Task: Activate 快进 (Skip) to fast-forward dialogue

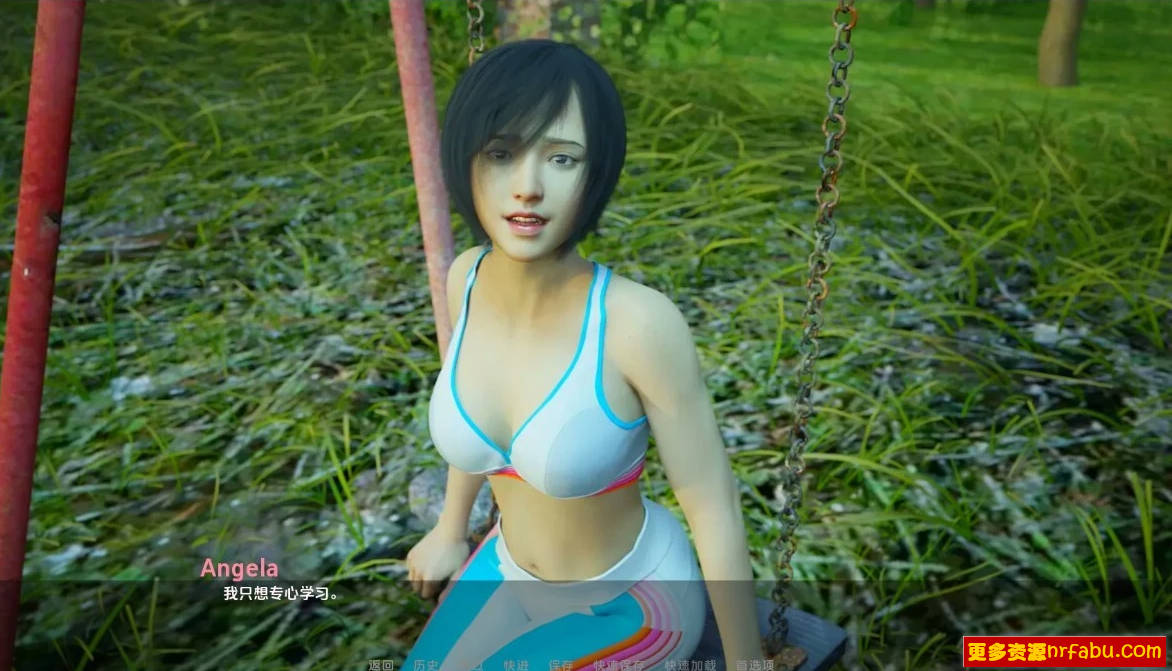Action: click(516, 665)
